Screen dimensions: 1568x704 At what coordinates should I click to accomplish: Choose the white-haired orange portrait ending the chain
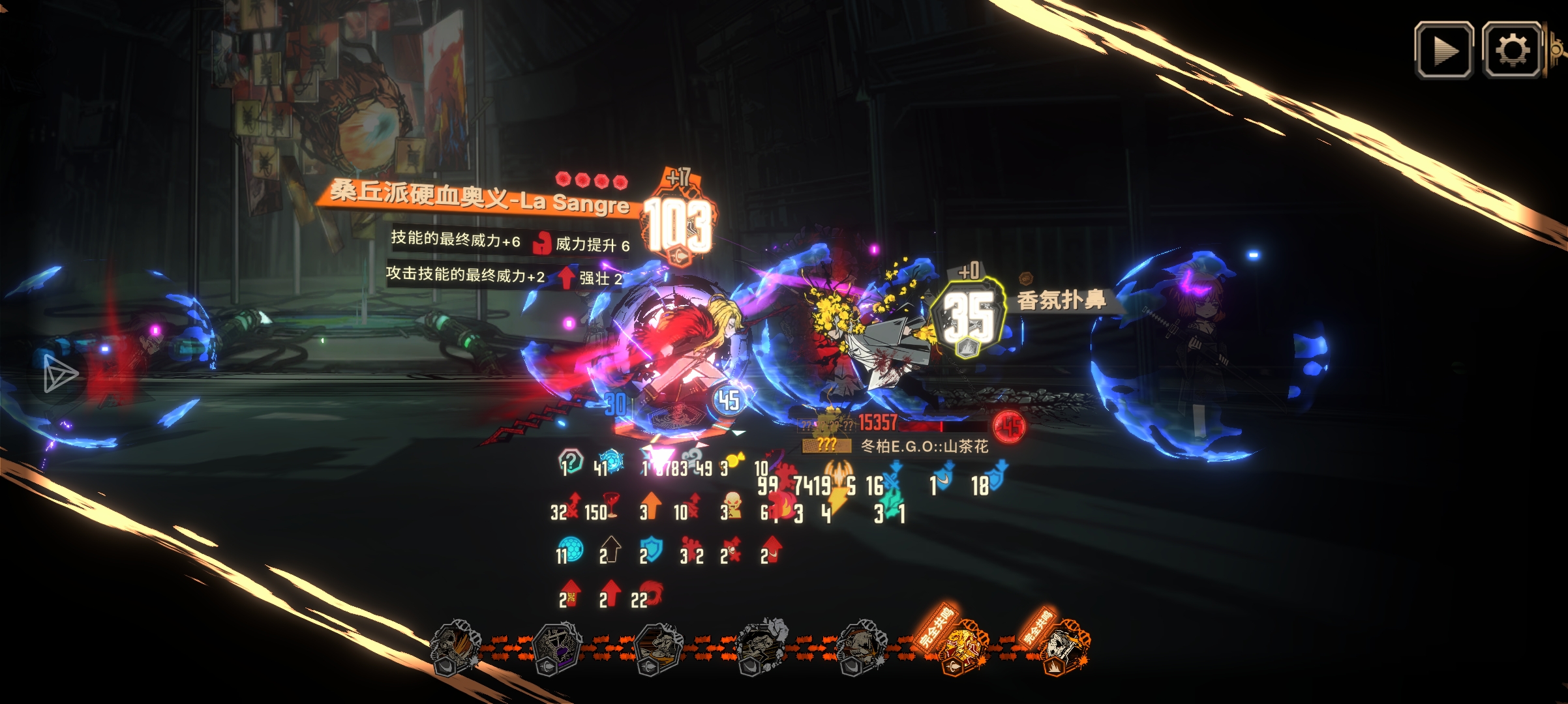coord(1064,648)
